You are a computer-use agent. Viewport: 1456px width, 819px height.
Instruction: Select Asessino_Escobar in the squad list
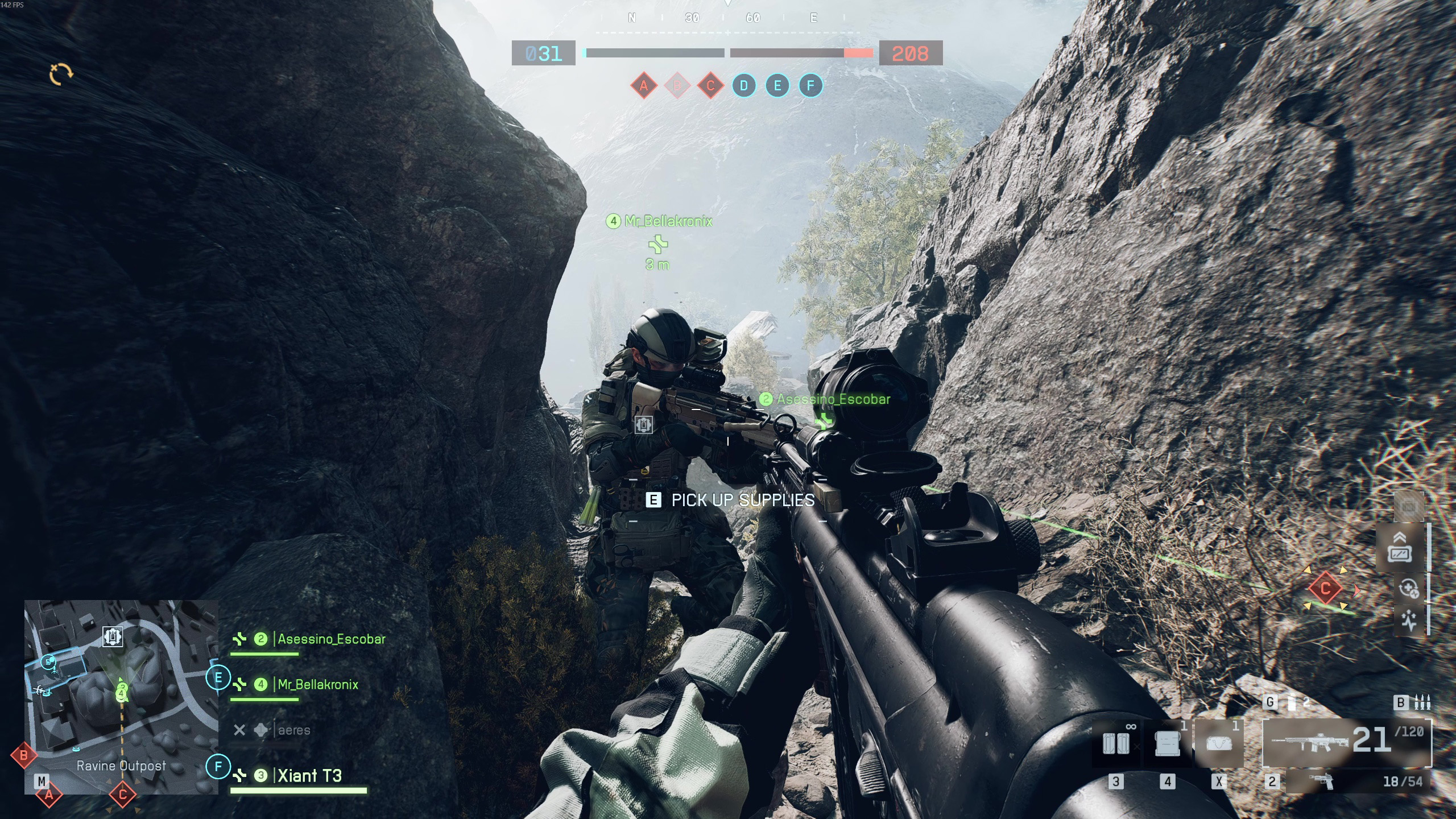(331, 639)
